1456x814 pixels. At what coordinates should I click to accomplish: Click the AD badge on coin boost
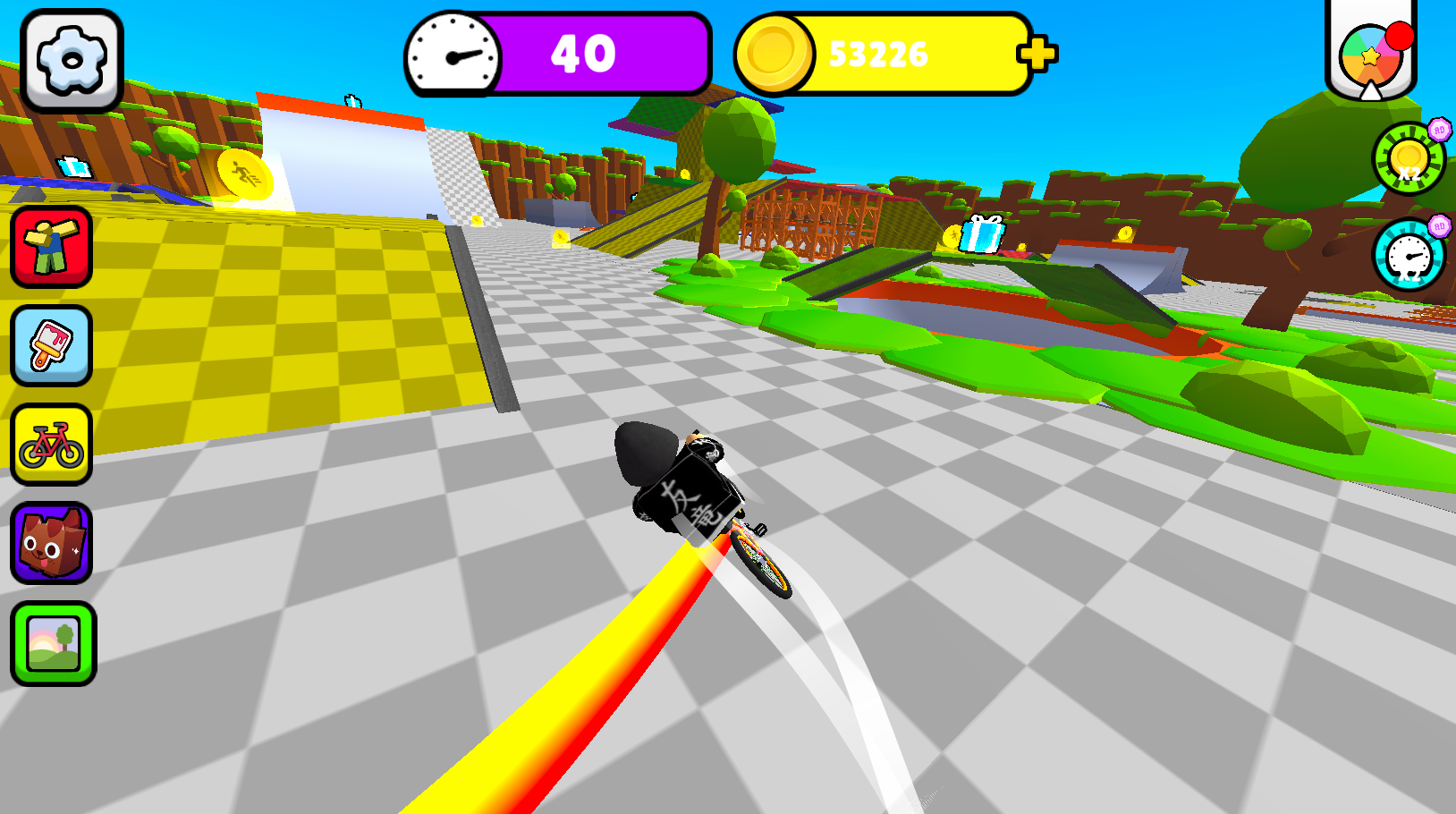point(1437,128)
